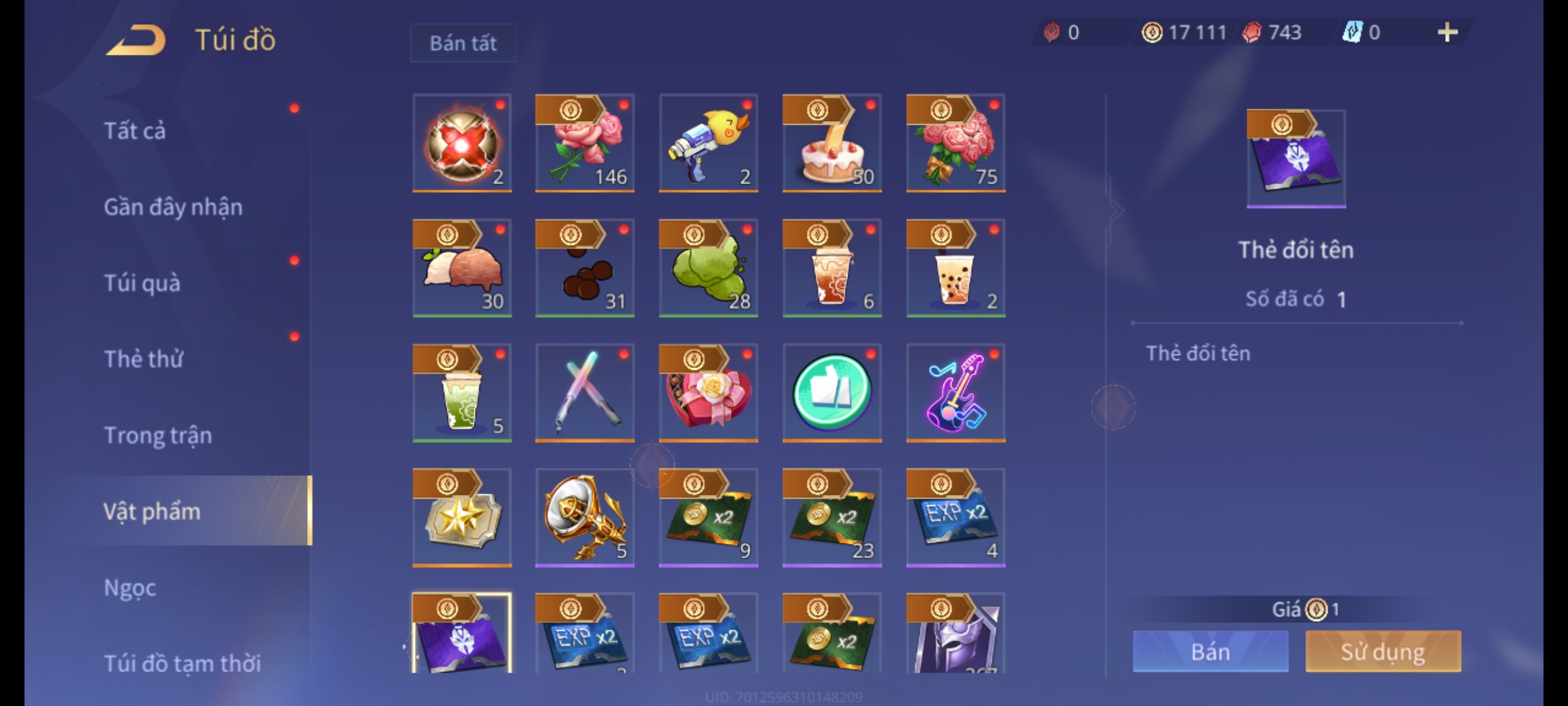The width and height of the screenshot is (1568, 706).
Task: Switch to the Tất cả tab
Action: click(x=135, y=131)
